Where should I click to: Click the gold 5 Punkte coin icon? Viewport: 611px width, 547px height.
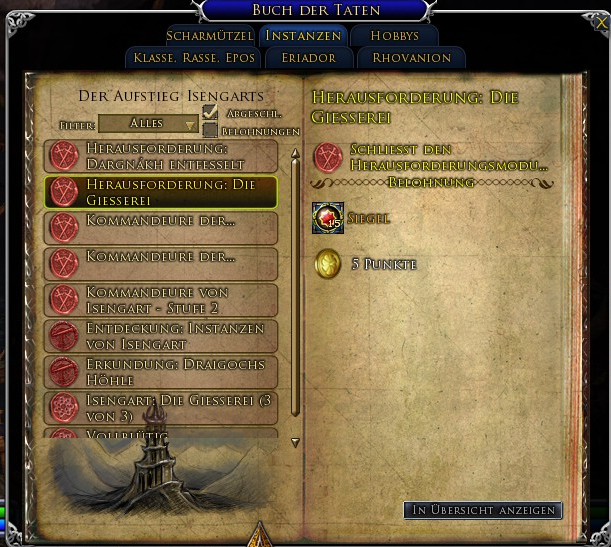(328, 264)
